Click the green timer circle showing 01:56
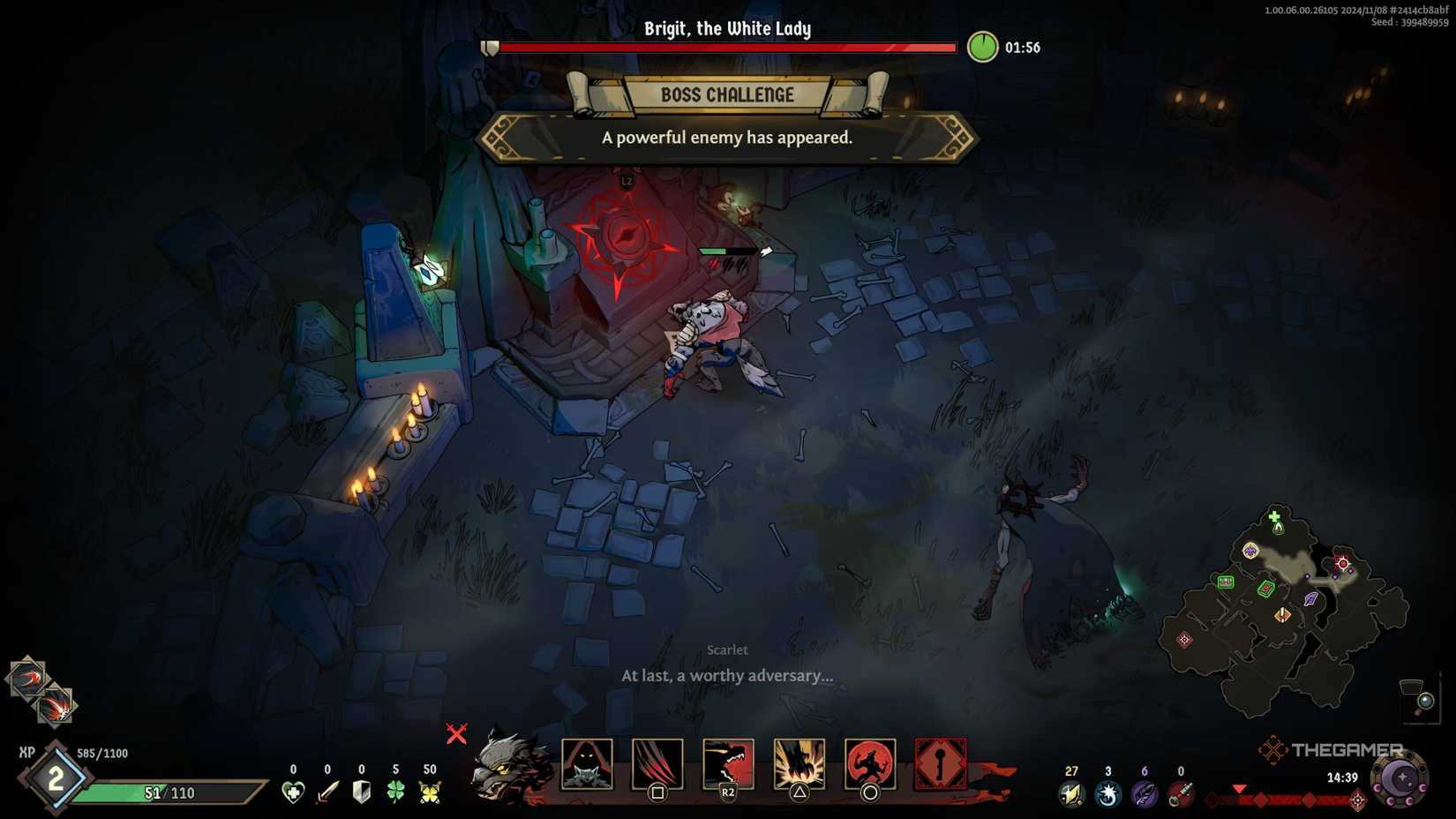 pyautogui.click(x=985, y=48)
